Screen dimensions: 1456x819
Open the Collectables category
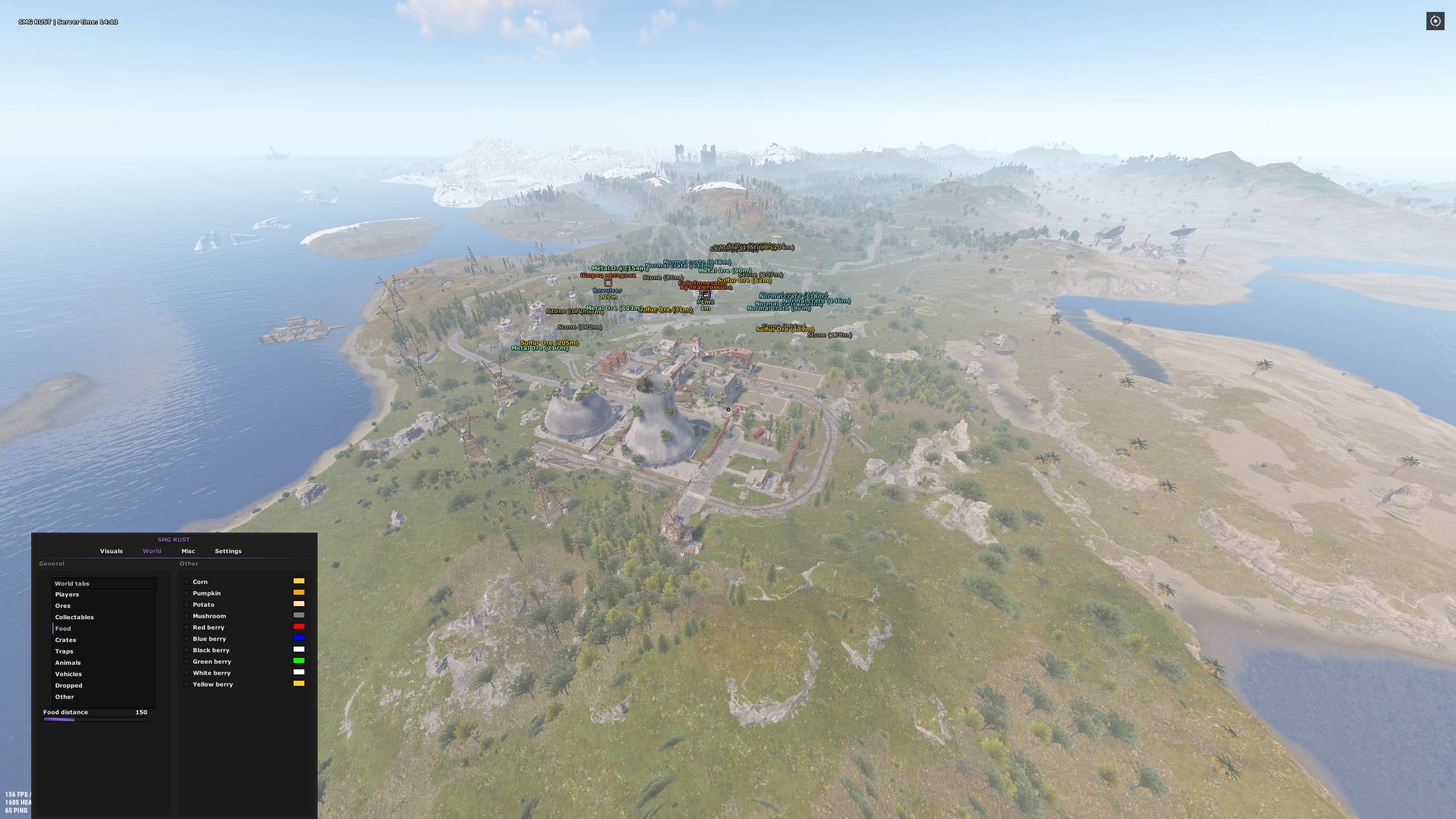(74, 617)
